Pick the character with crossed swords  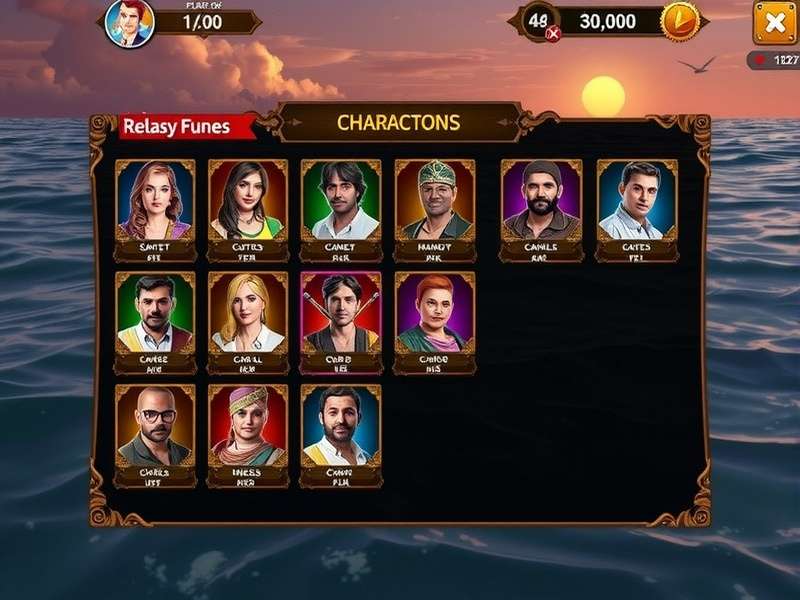tap(340, 322)
